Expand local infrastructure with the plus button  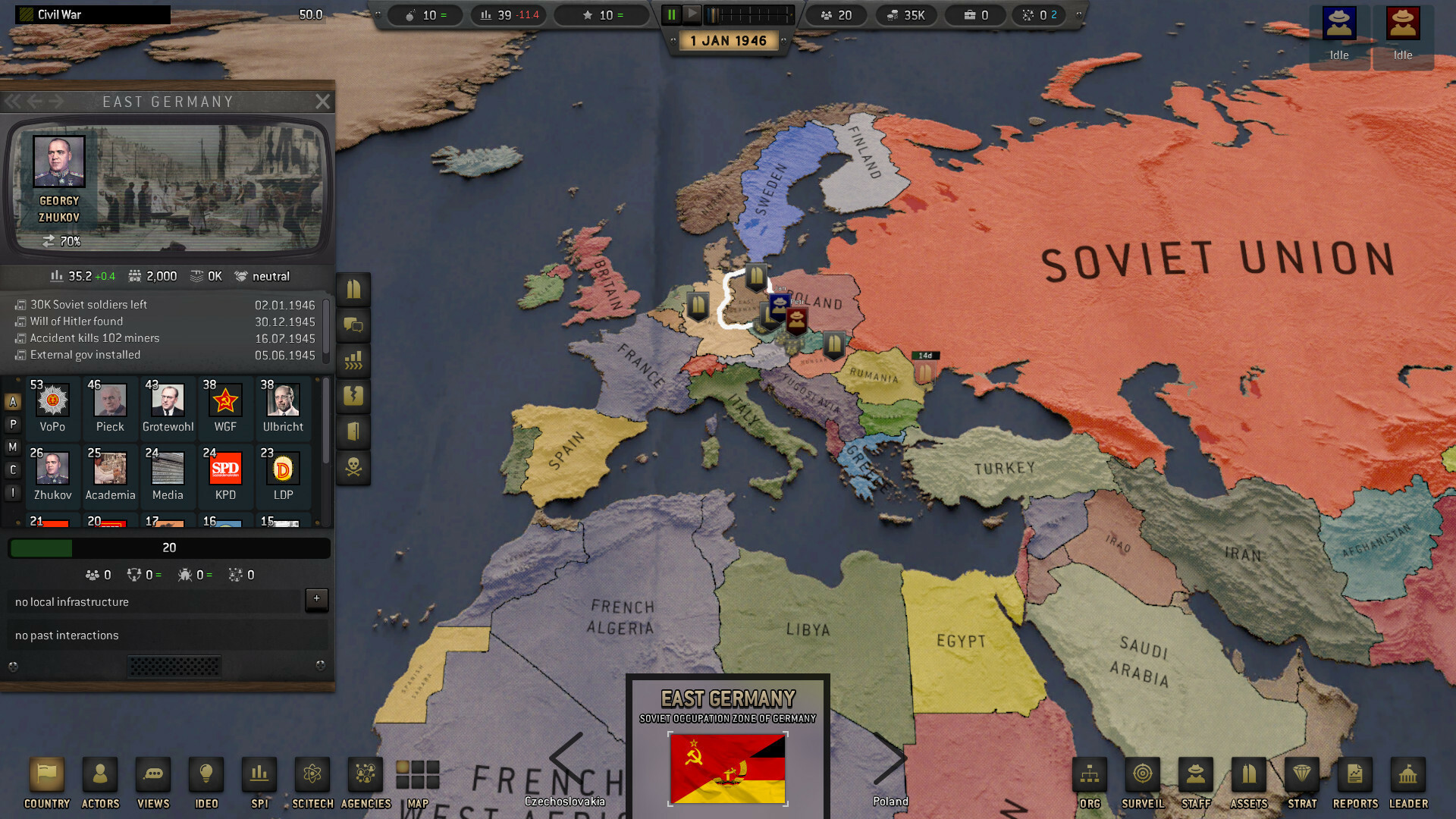click(316, 599)
